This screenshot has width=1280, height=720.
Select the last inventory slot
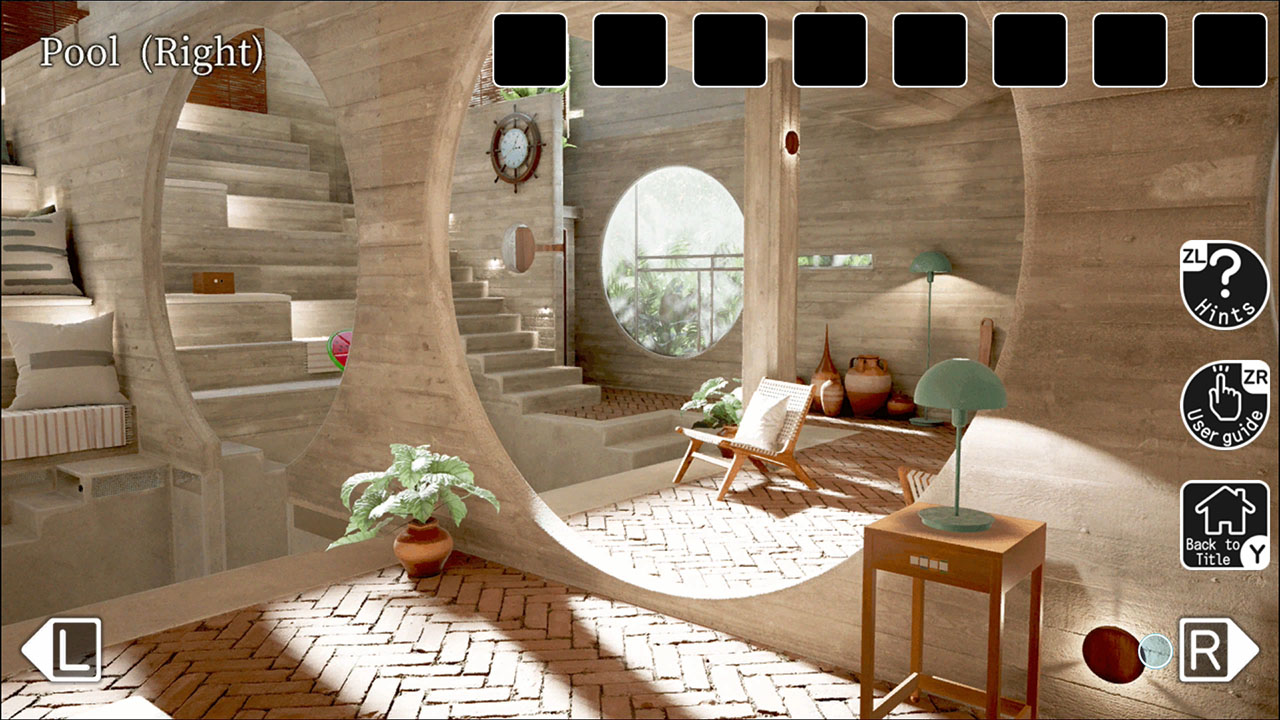coord(1227,47)
